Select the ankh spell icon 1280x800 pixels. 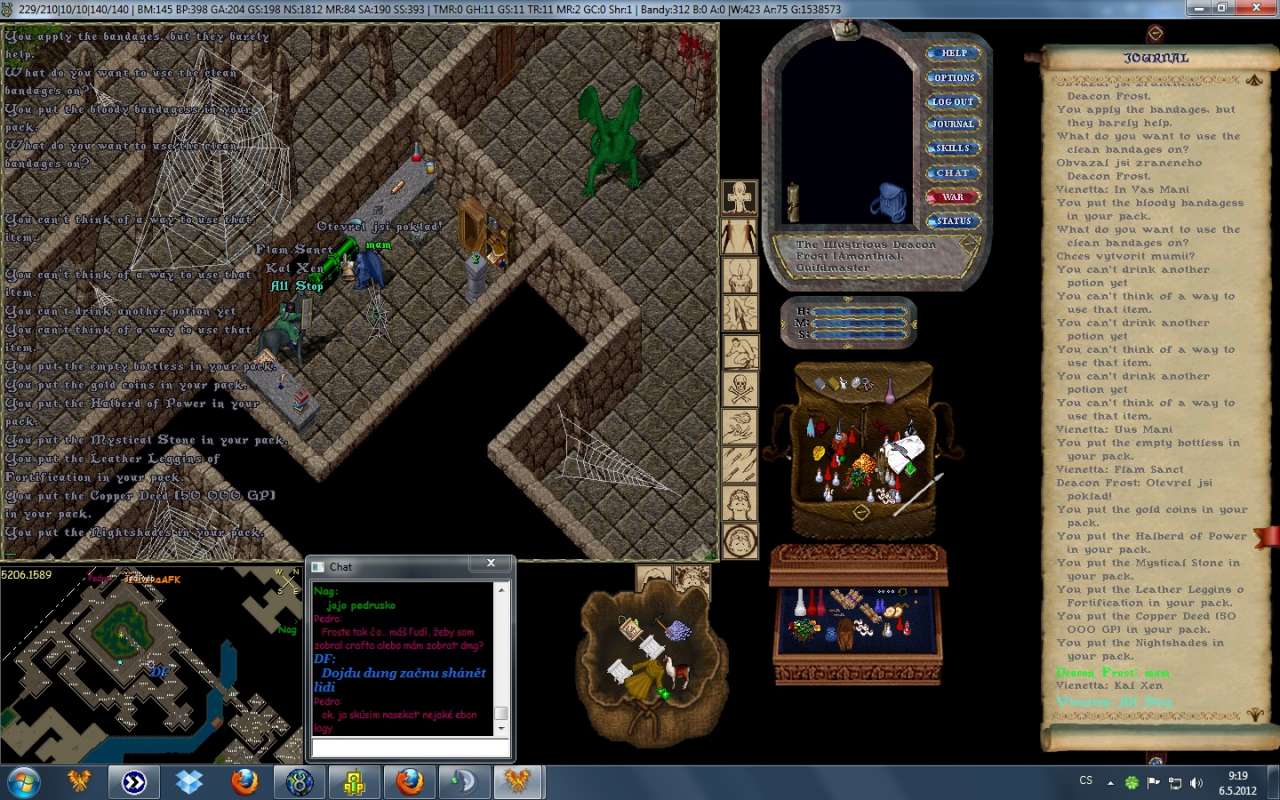pyautogui.click(x=740, y=197)
